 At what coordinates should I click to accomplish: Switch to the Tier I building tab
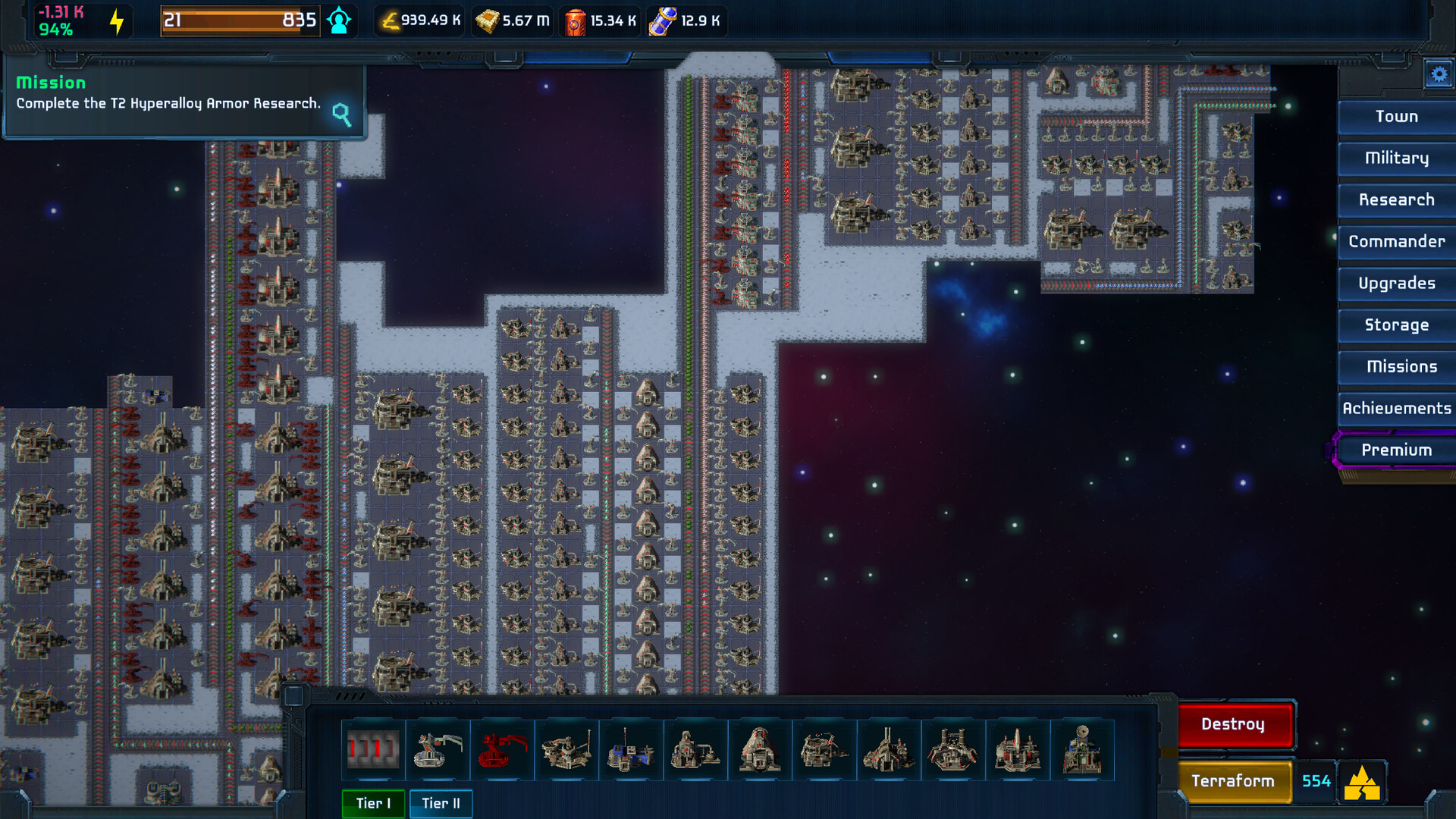373,803
